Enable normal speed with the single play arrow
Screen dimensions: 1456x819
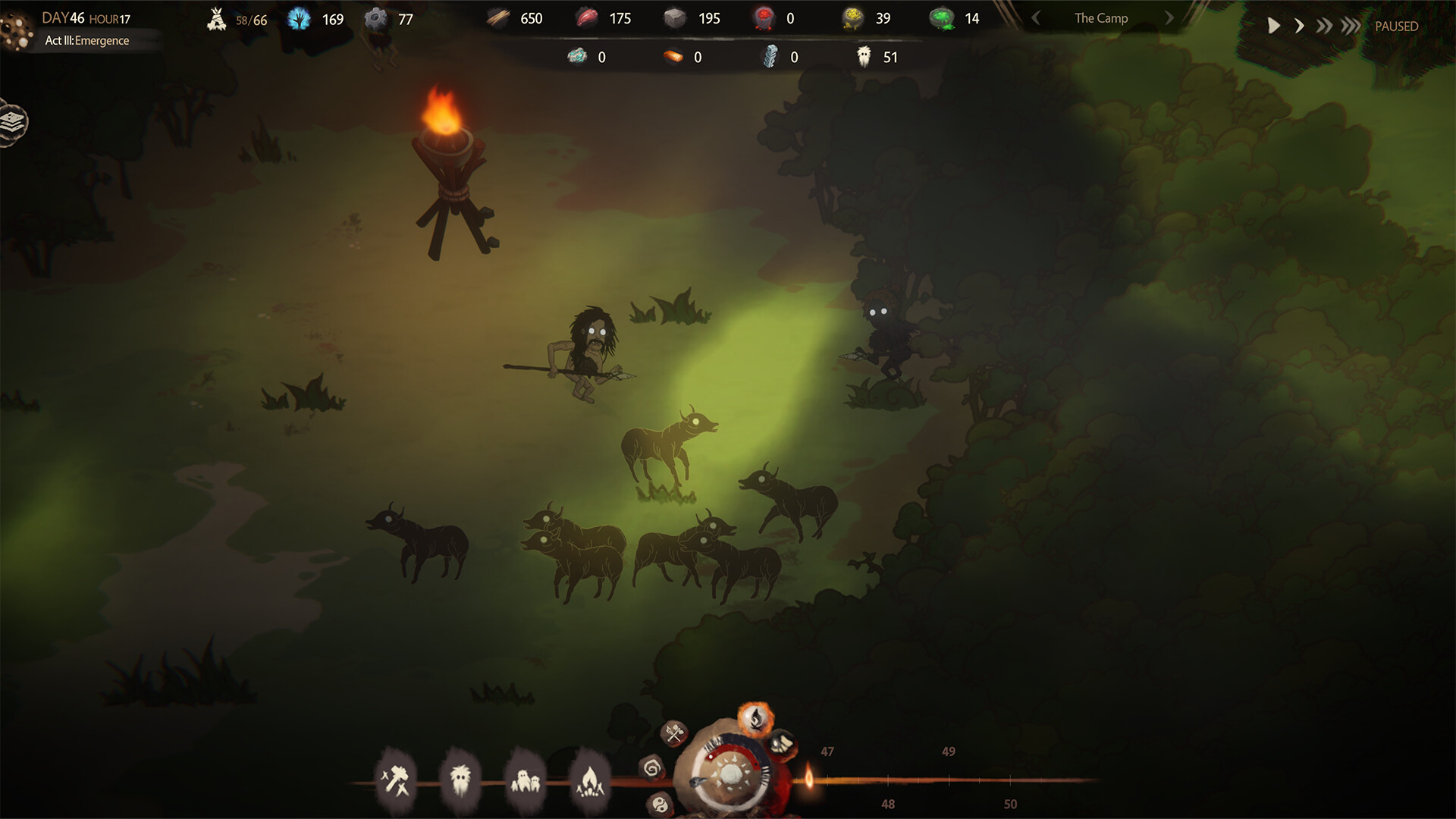coord(1272,25)
